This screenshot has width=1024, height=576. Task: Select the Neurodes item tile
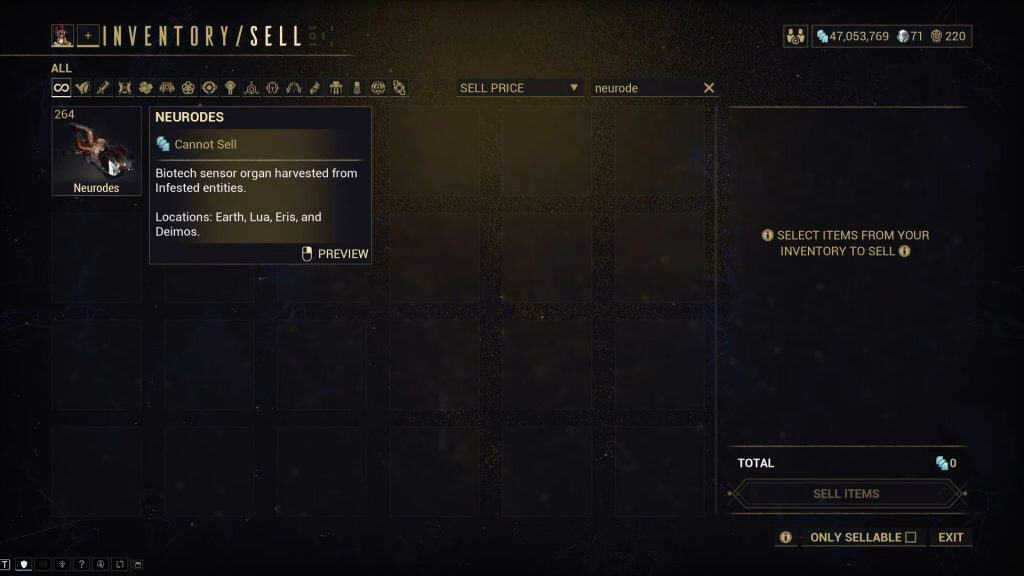(96, 151)
